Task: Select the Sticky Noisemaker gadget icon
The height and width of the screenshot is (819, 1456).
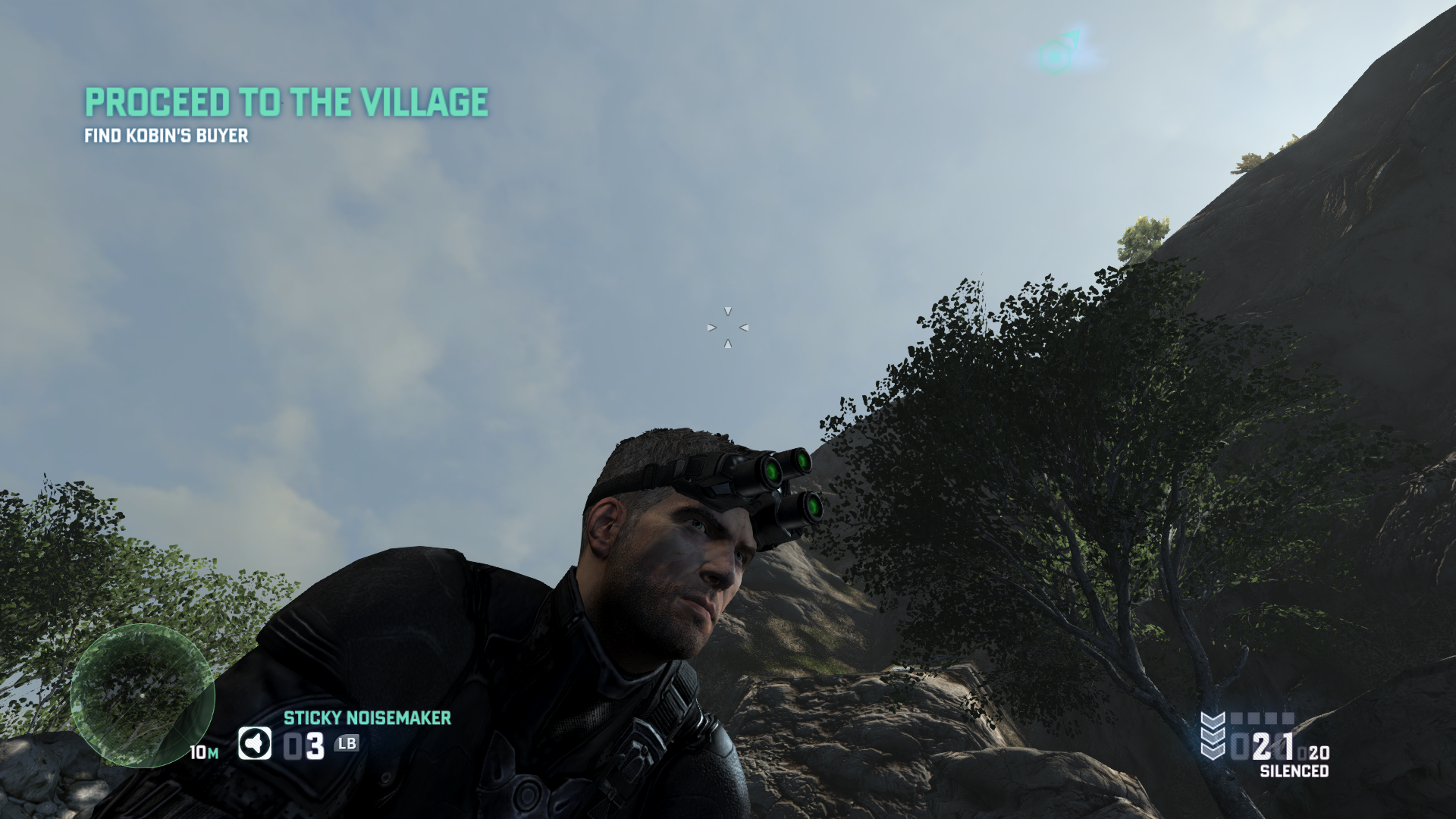Action: coord(255,744)
